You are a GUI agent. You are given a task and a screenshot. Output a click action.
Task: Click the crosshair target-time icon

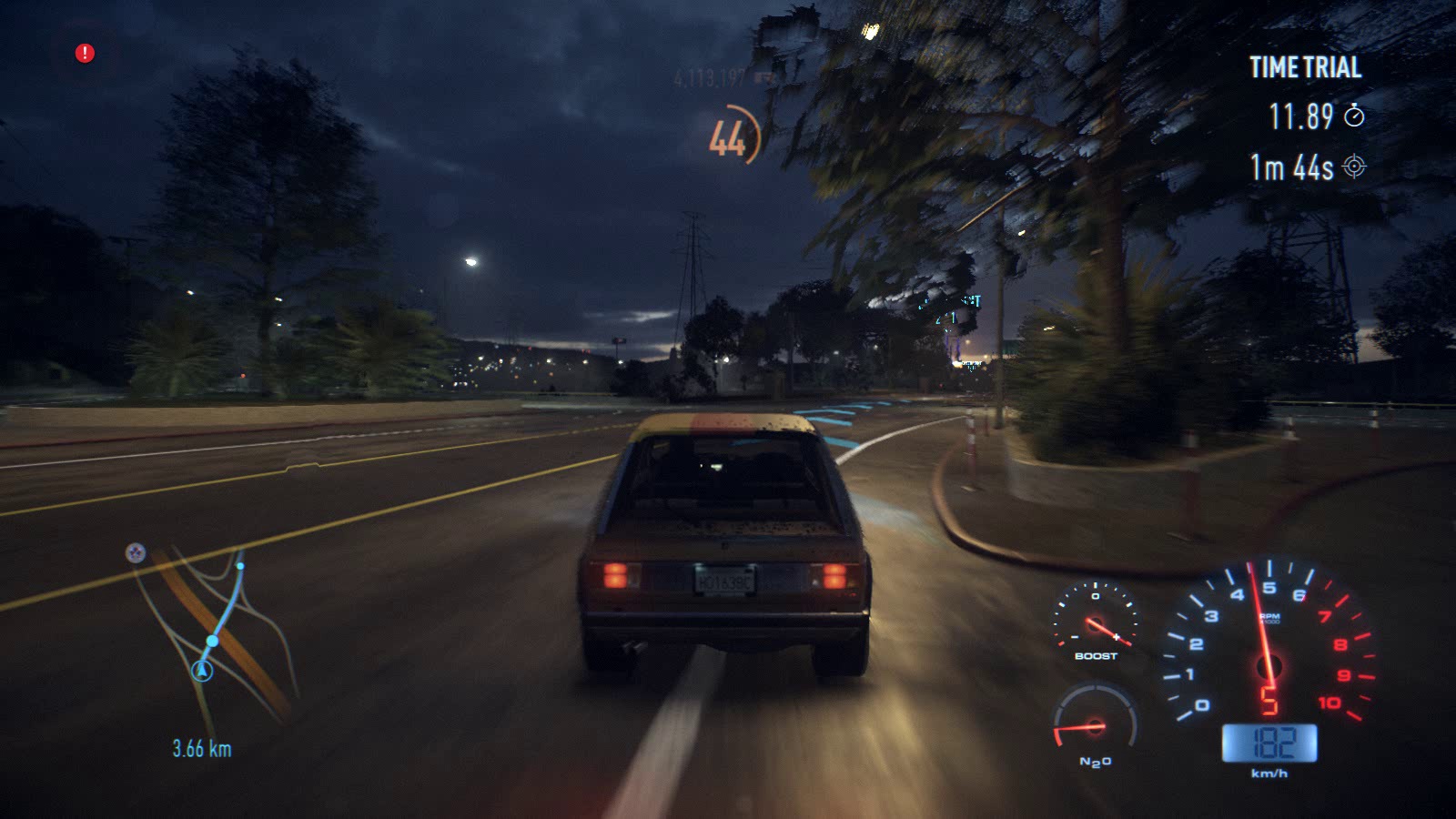point(1354,167)
